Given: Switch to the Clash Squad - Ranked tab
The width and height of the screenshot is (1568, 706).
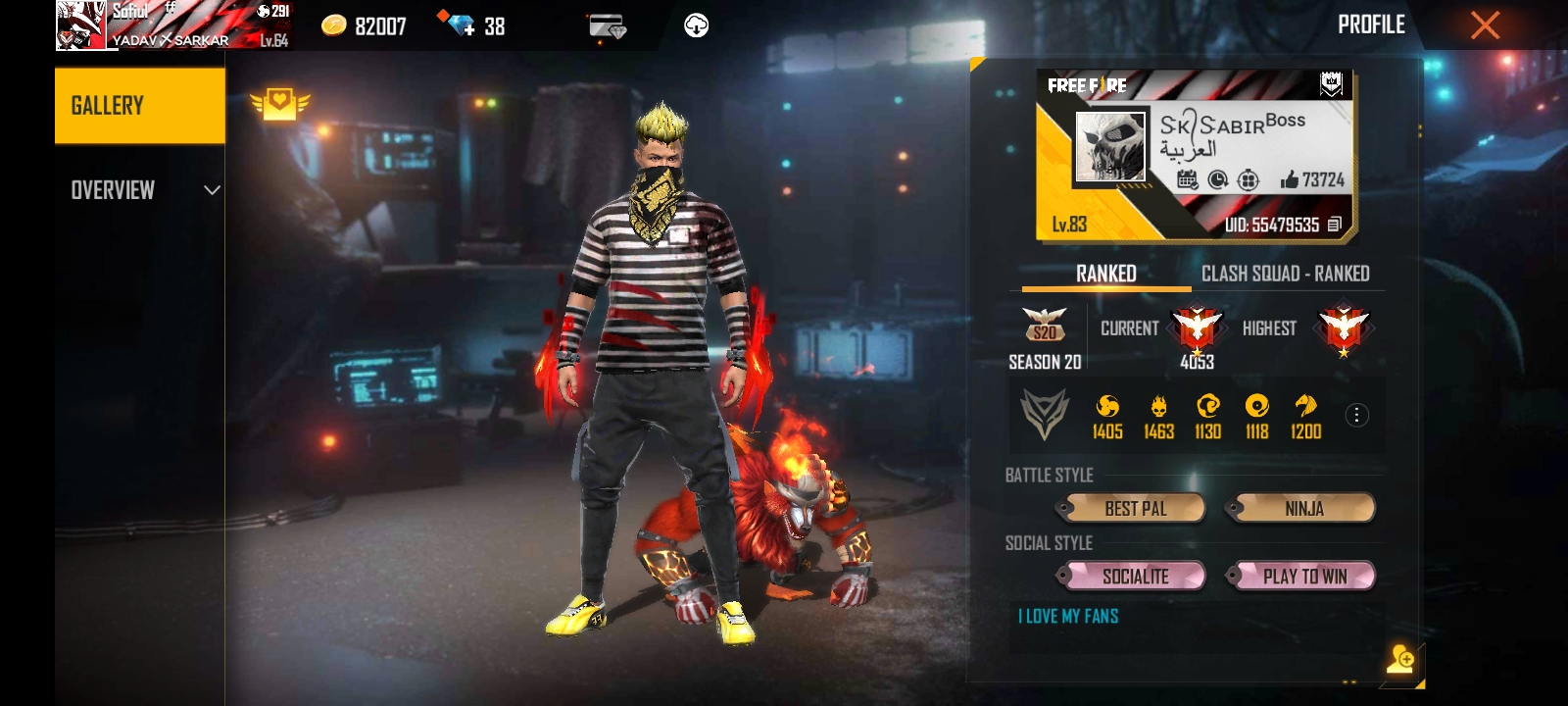Looking at the screenshot, I should 1286,275.
